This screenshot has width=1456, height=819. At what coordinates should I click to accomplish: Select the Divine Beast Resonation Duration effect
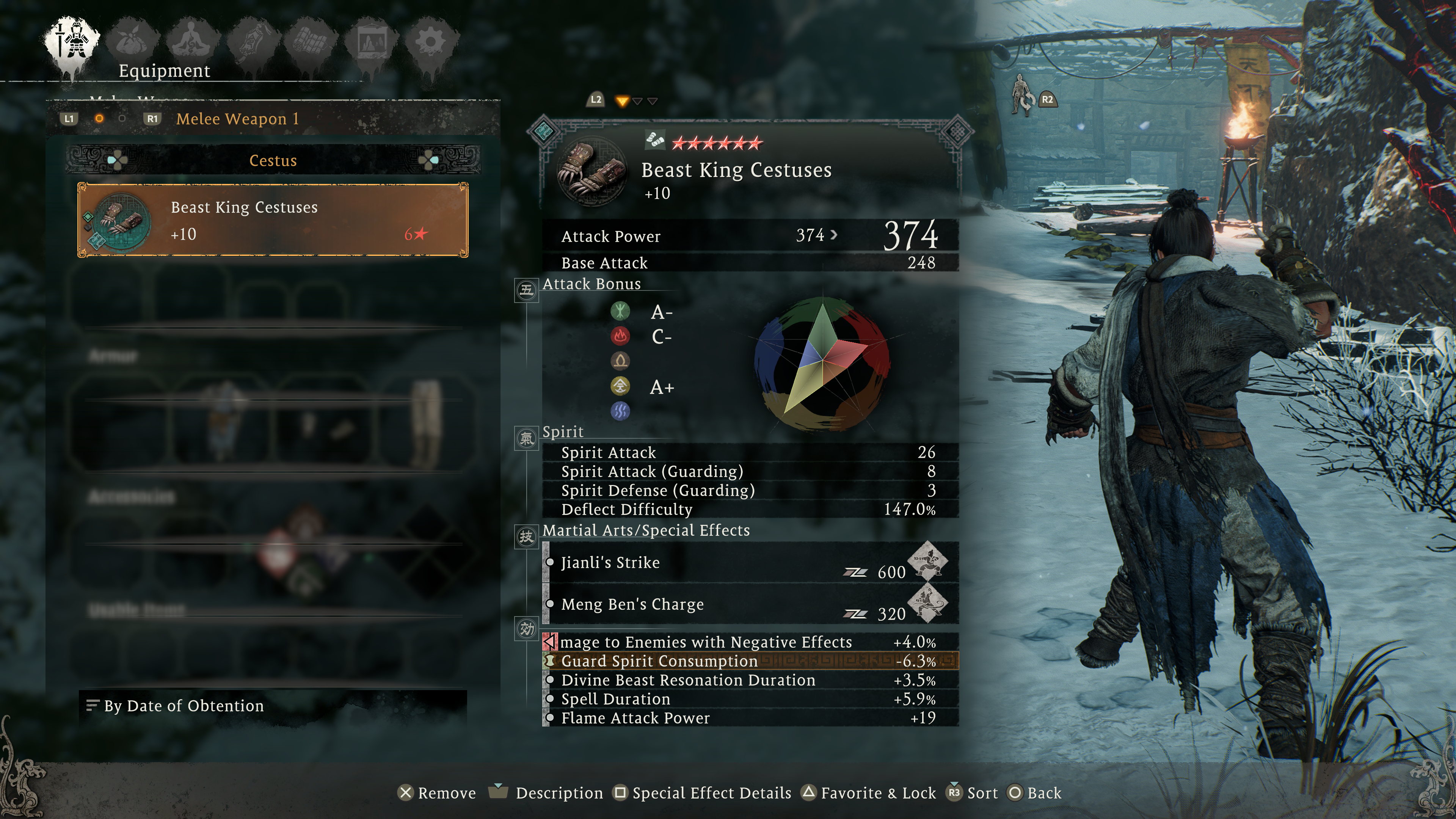click(688, 681)
